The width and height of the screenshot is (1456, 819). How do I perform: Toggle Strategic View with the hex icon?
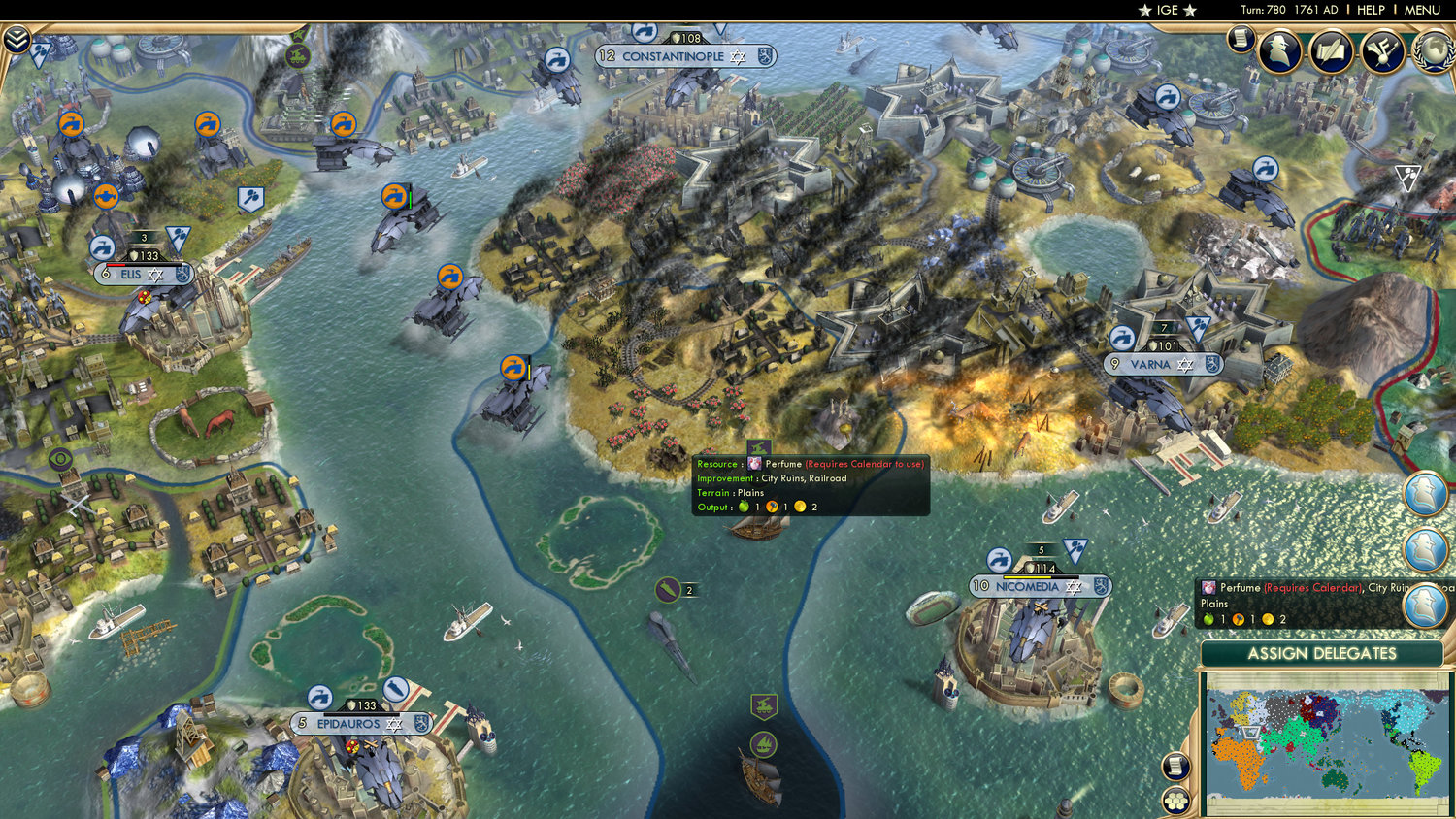tap(1175, 802)
